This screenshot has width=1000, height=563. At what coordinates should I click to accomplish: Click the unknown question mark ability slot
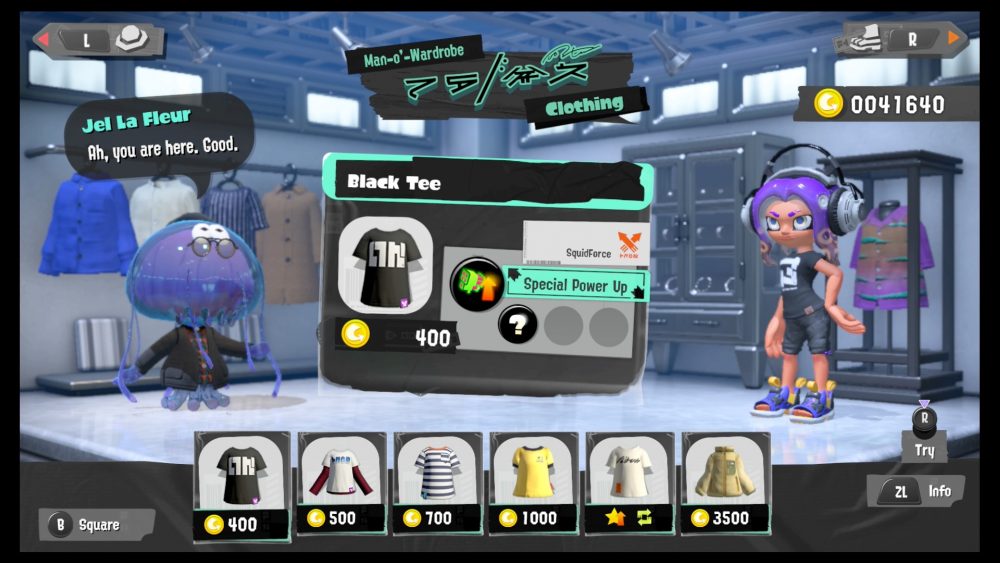point(518,324)
